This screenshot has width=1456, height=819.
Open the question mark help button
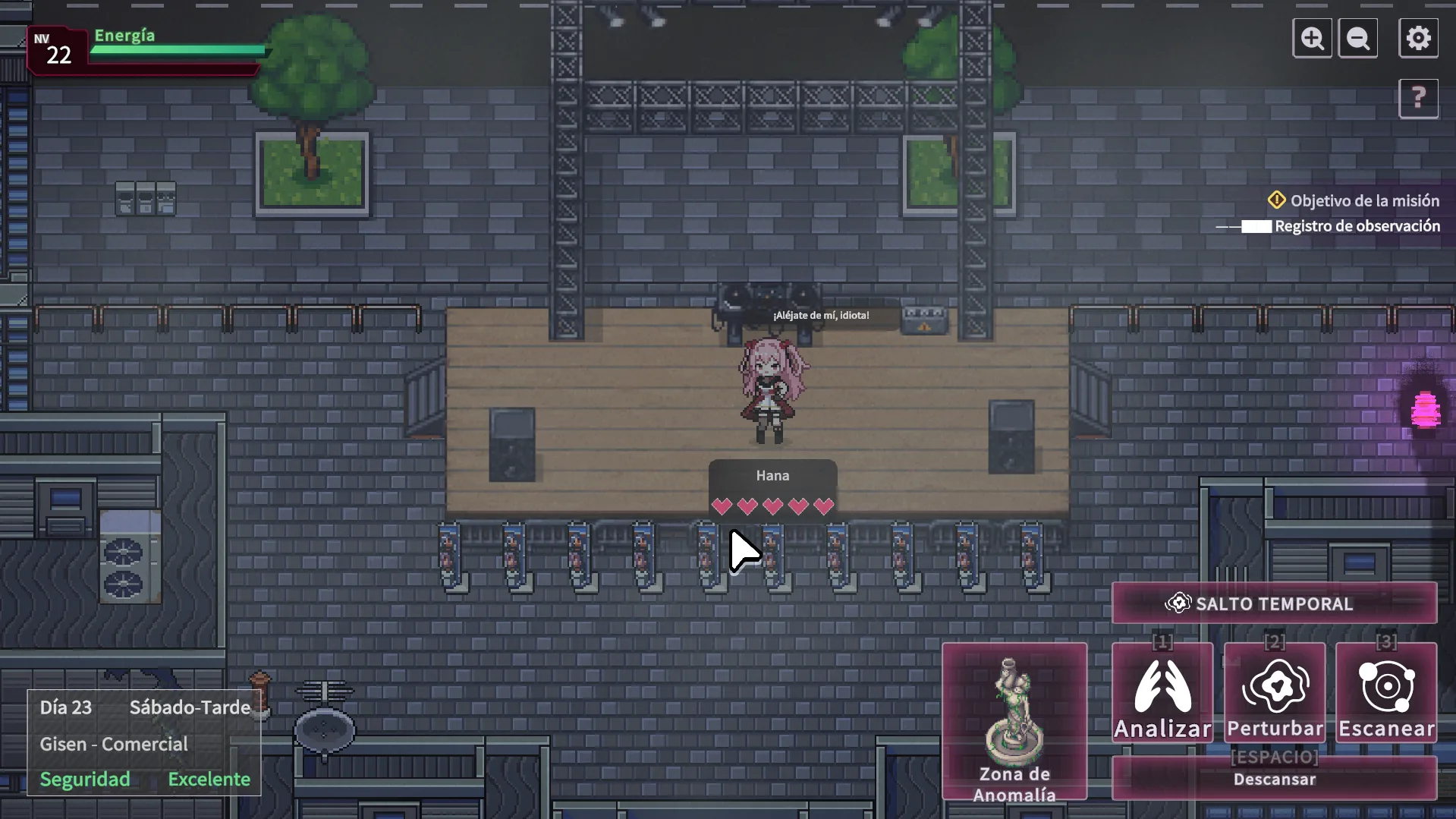click(x=1418, y=98)
